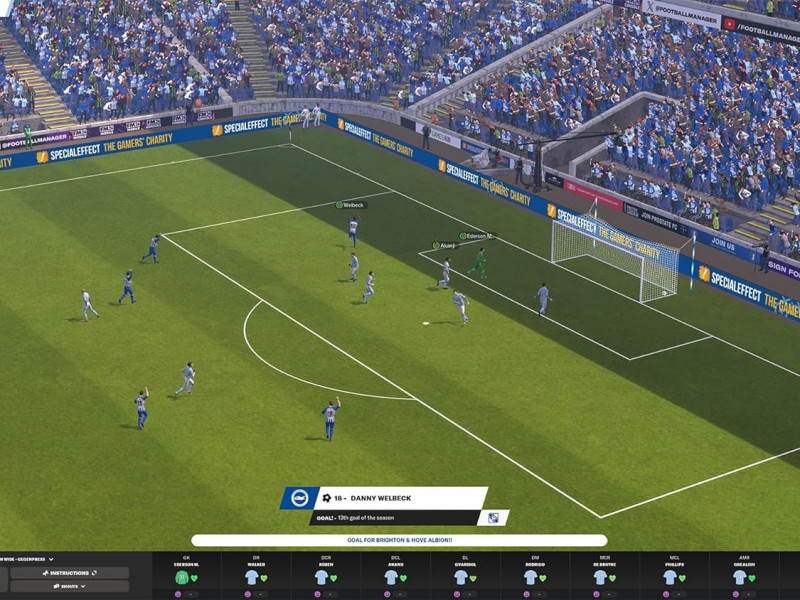Viewport: 800px width, 600px height.
Task: Expand the Shouts dropdown
Action: (69, 586)
